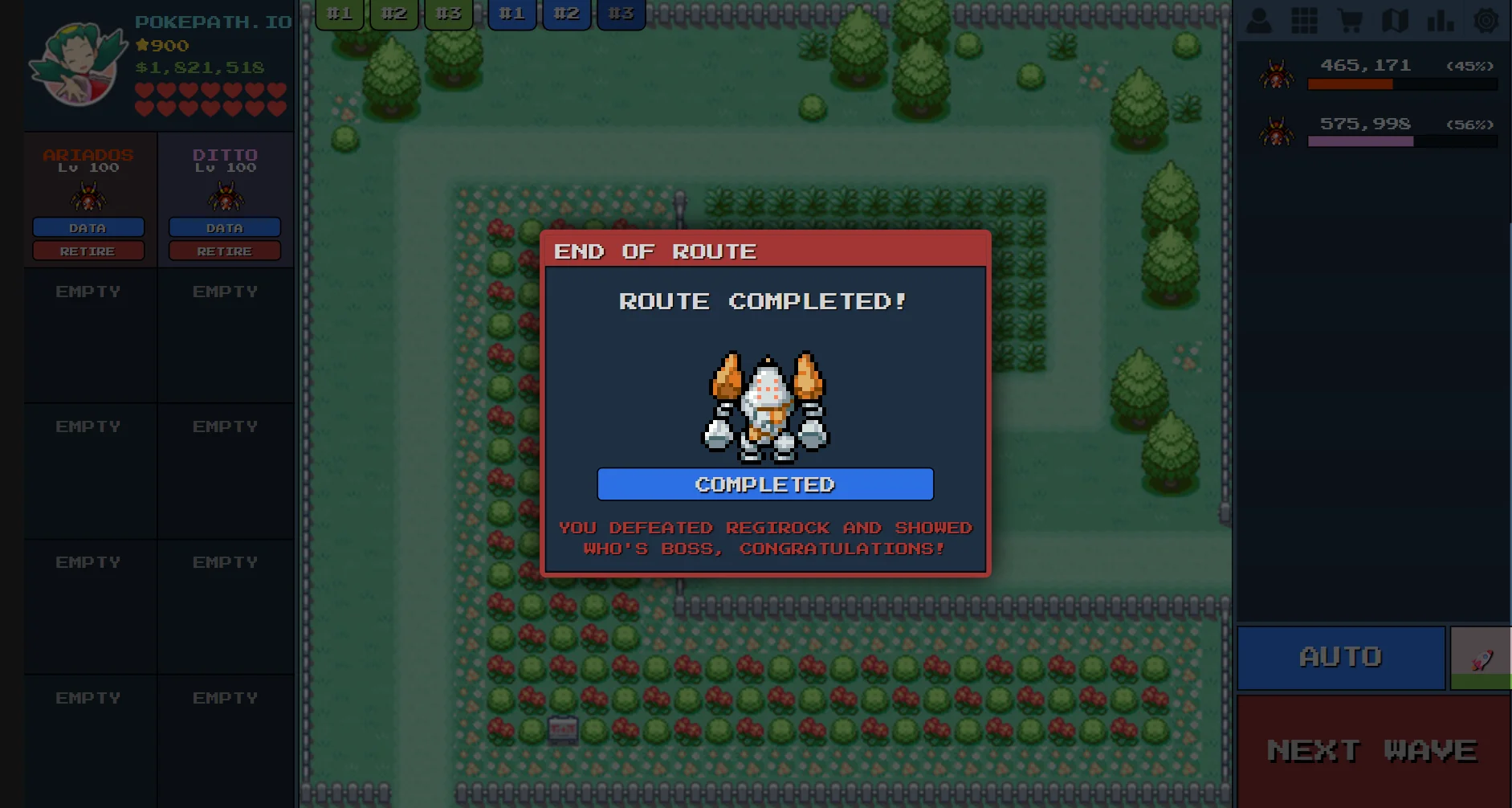
Task: Click the rocket speed-up button
Action: [1481, 659]
